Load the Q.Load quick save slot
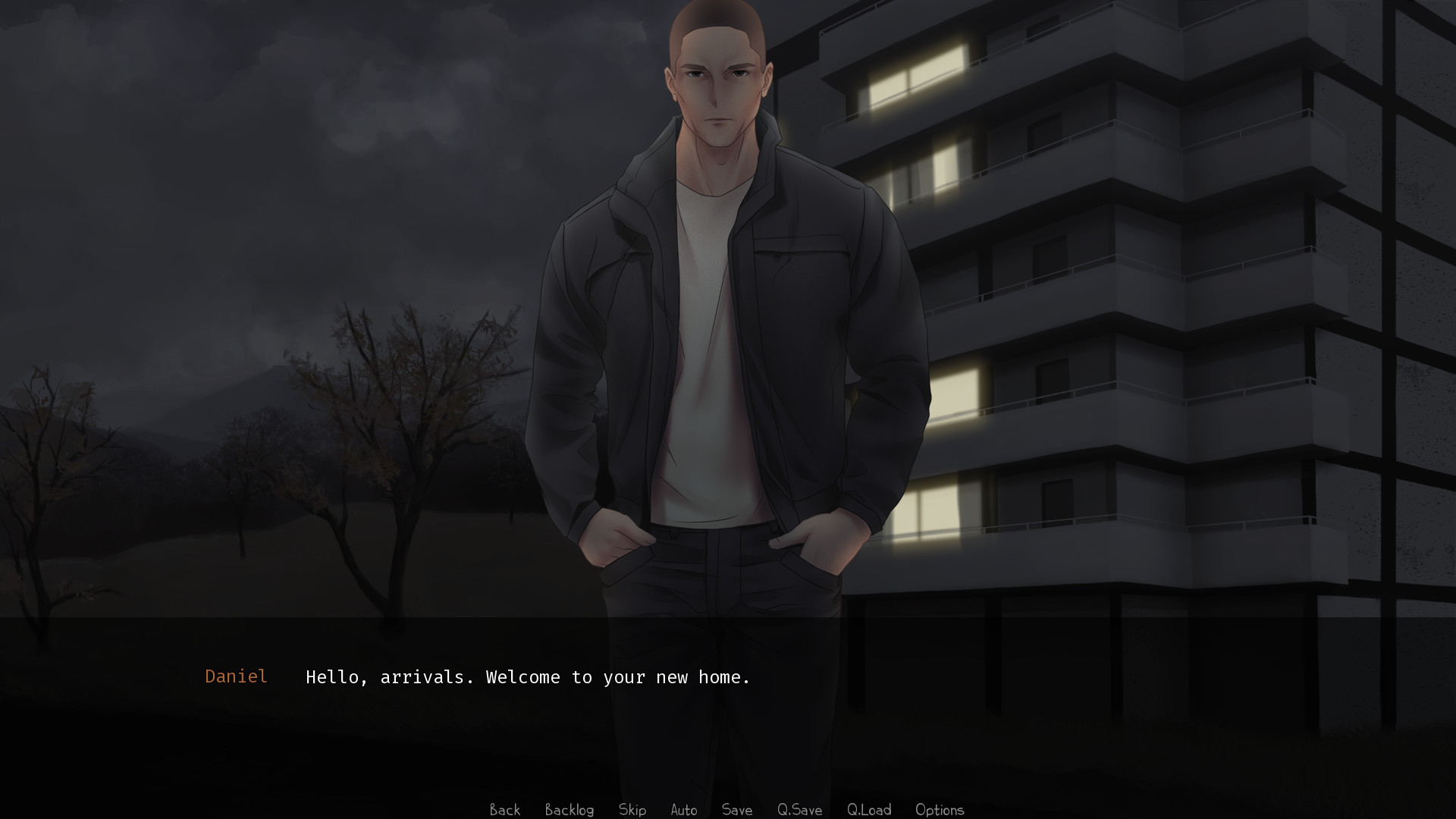 point(869,810)
